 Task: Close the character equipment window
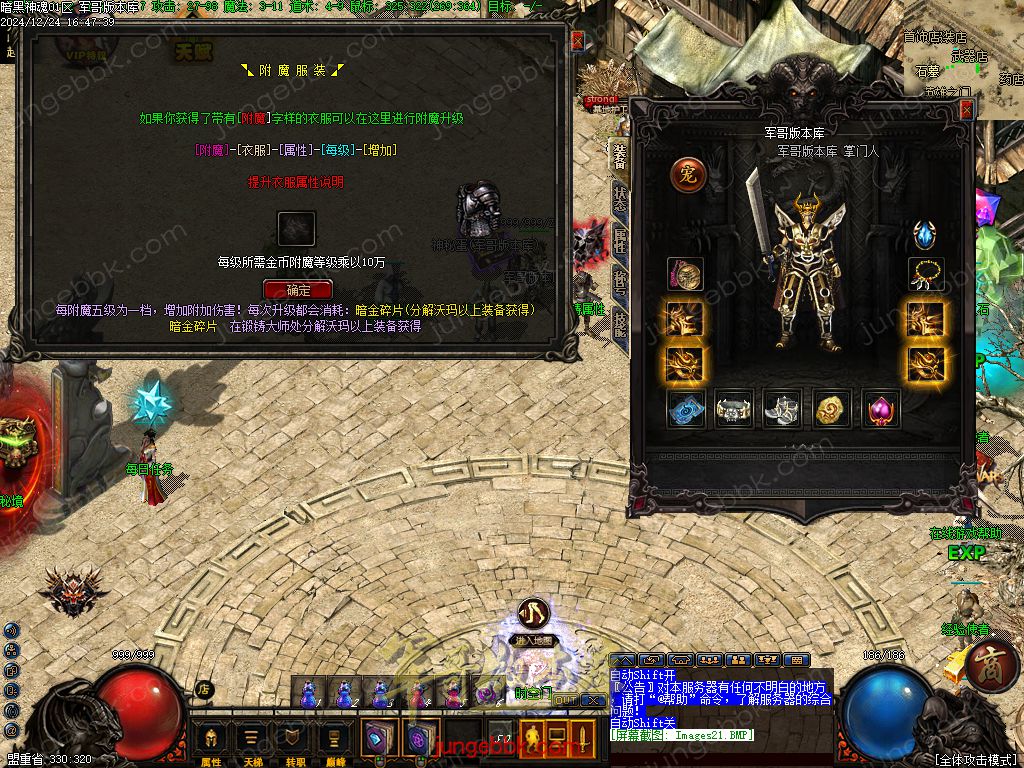coord(966,110)
